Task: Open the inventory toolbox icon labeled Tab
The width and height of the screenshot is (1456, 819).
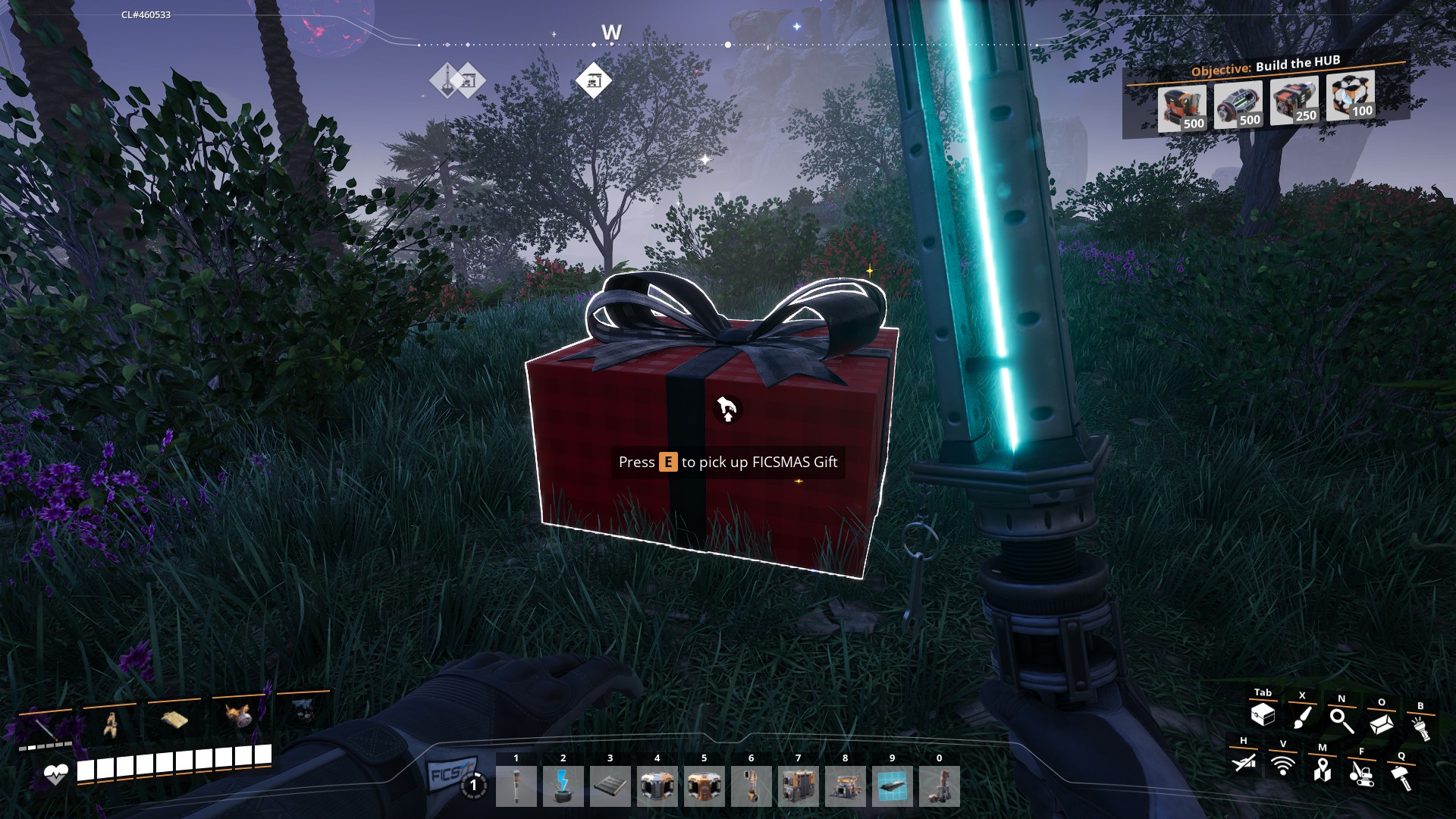Action: click(1263, 714)
